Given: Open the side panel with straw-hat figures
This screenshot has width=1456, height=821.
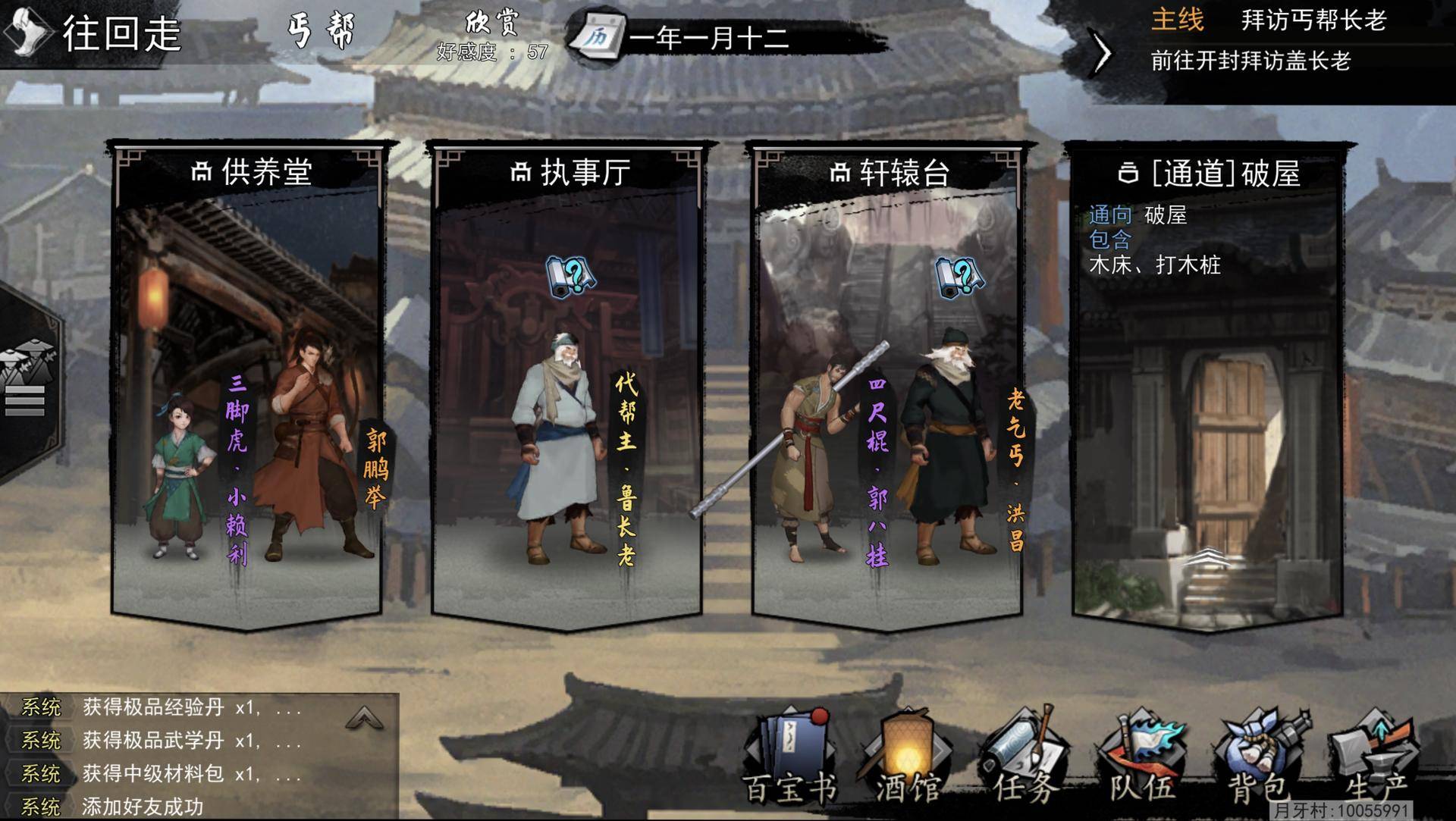Looking at the screenshot, I should pyautogui.click(x=27, y=379).
